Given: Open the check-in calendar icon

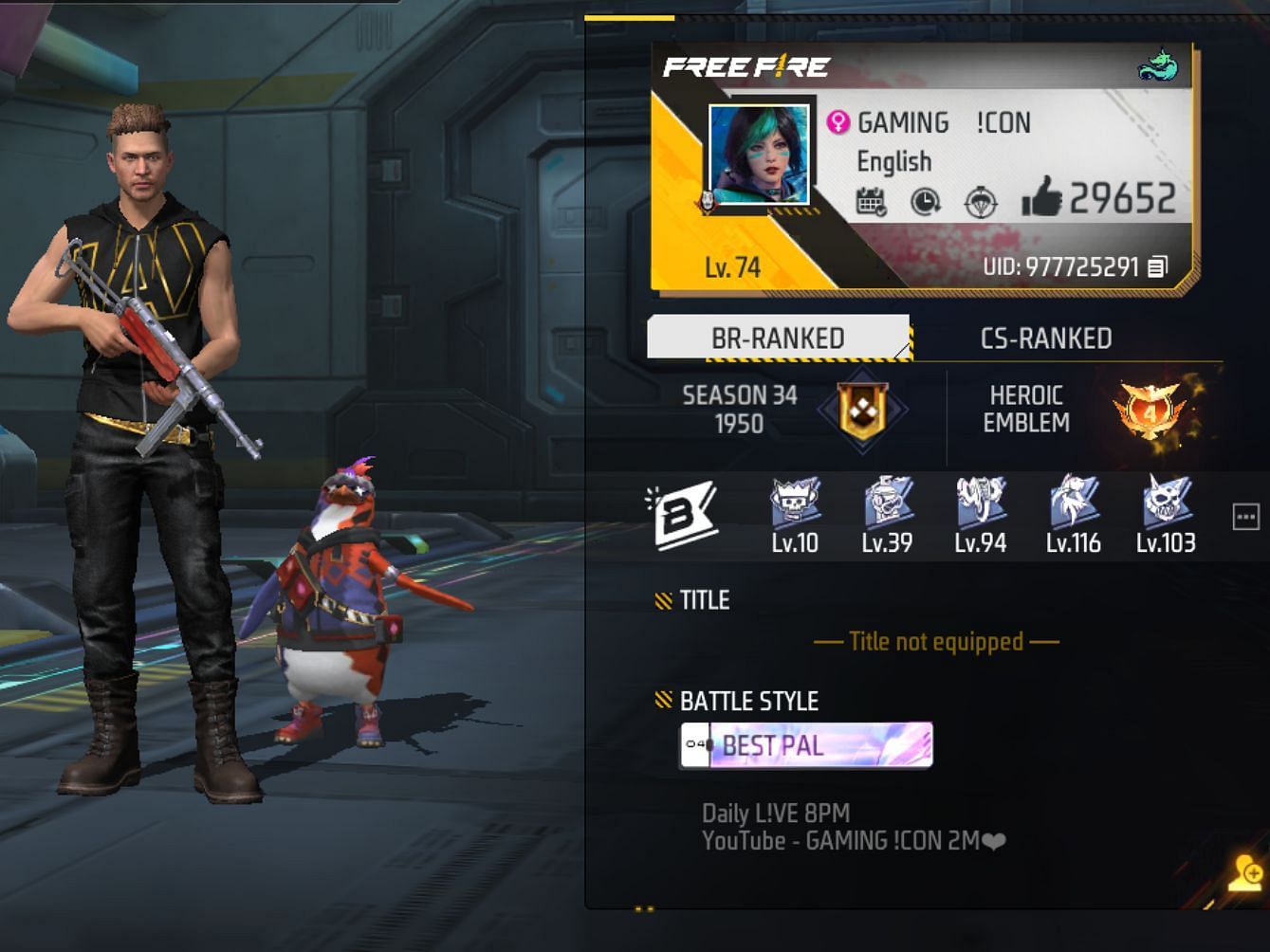Looking at the screenshot, I should (874, 201).
